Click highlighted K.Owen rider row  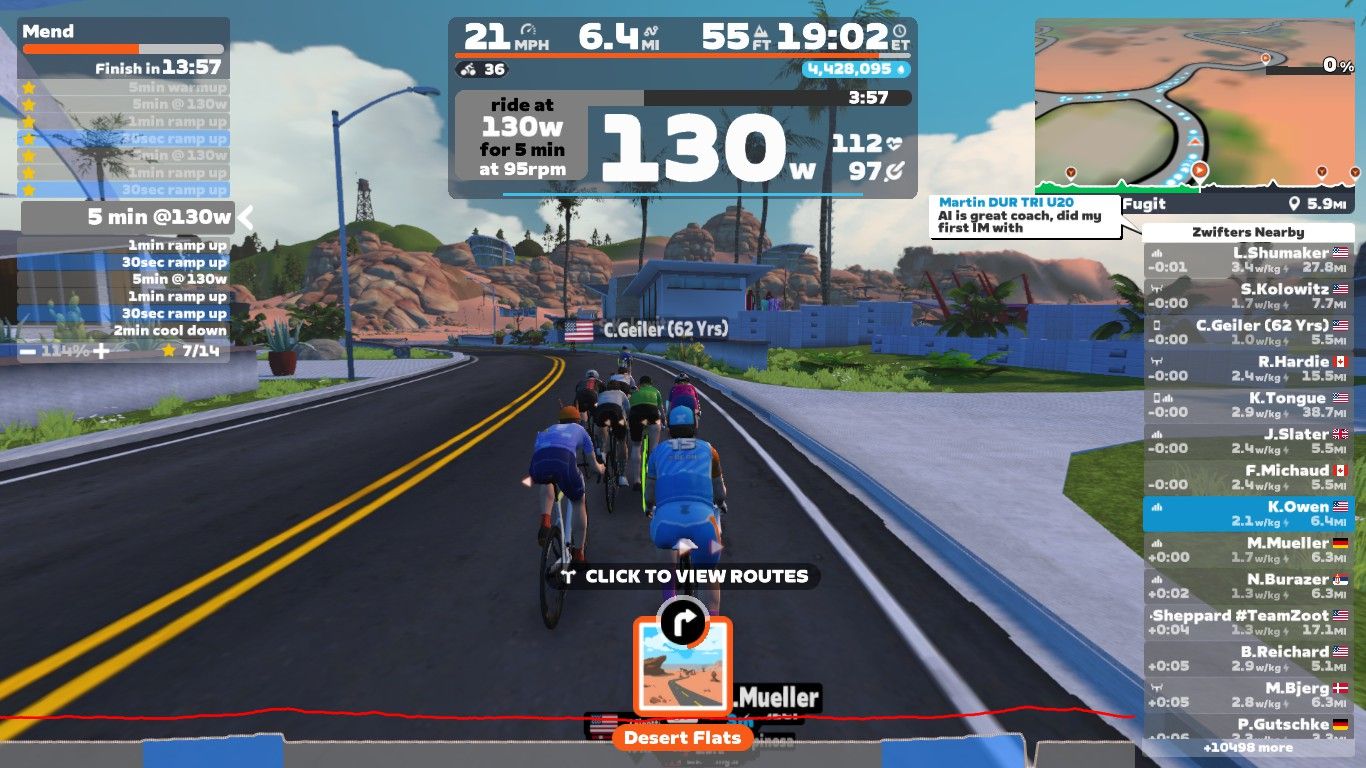click(x=1248, y=514)
